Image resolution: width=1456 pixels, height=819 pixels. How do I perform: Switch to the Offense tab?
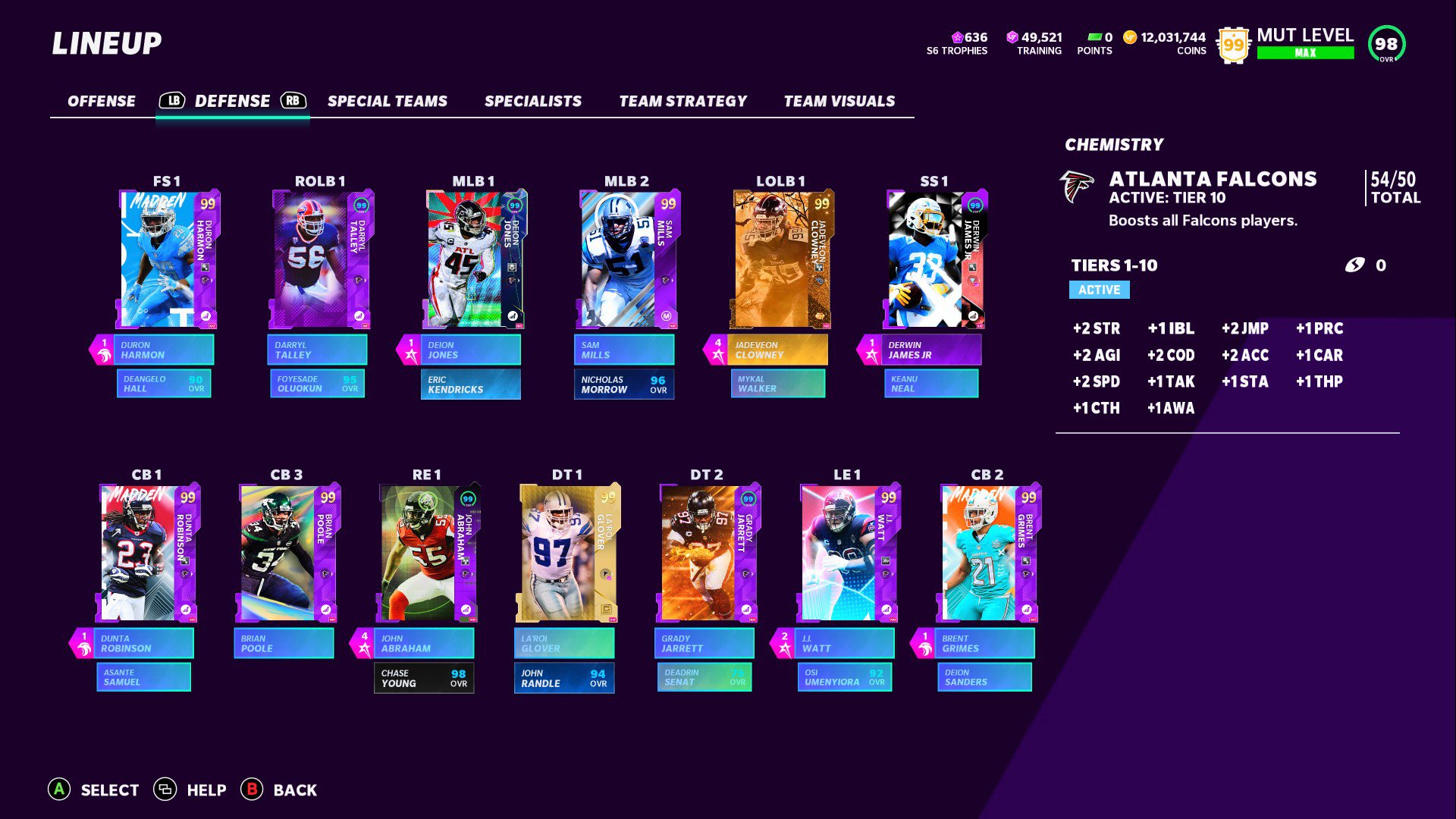click(x=102, y=101)
